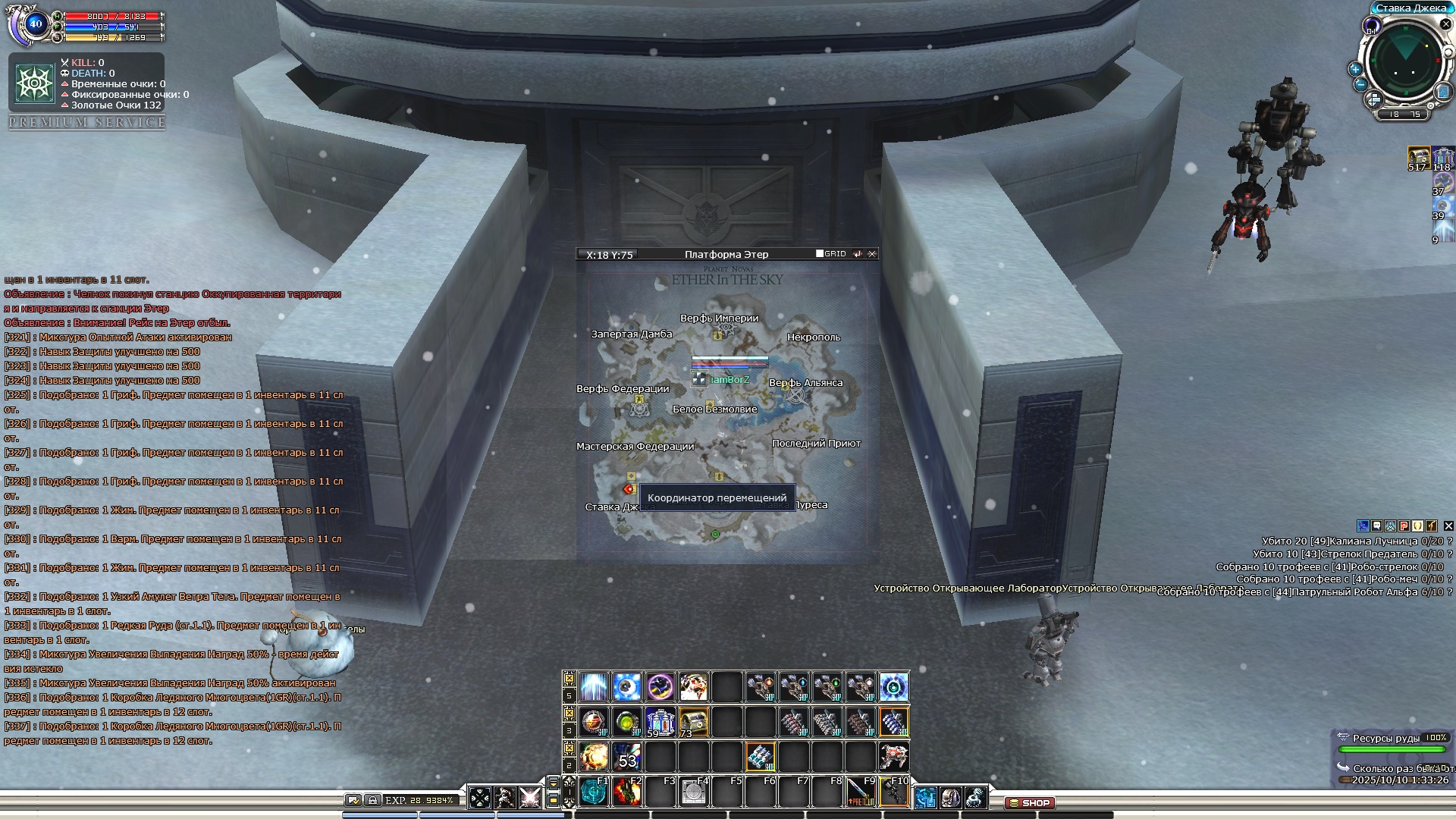The width and height of the screenshot is (1456, 819).
Task: Click the green portal marker on map
Action: point(715,535)
